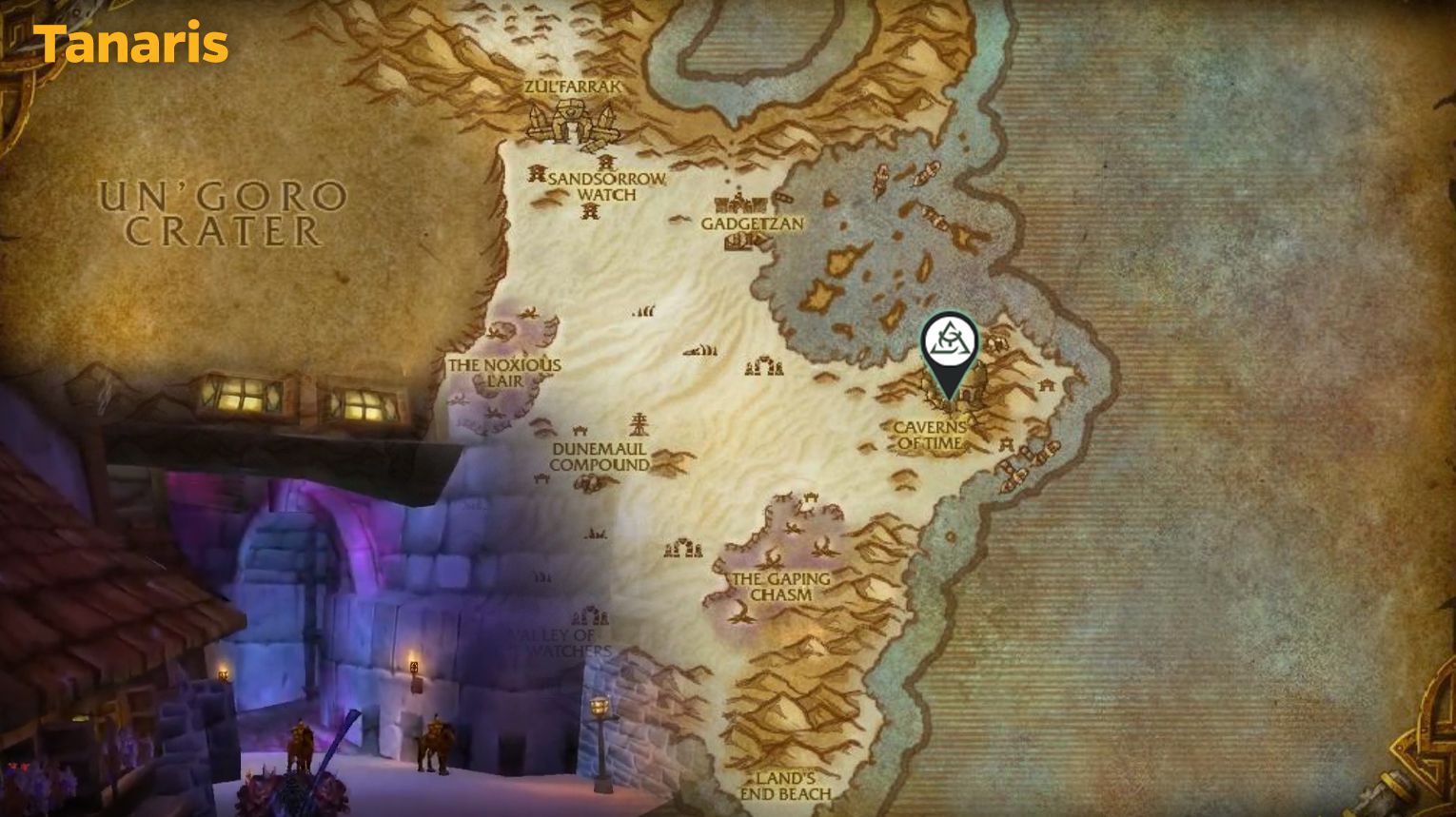This screenshot has height=817, width=1456.
Task: Click The Noxious Lair label
Action: (x=505, y=371)
